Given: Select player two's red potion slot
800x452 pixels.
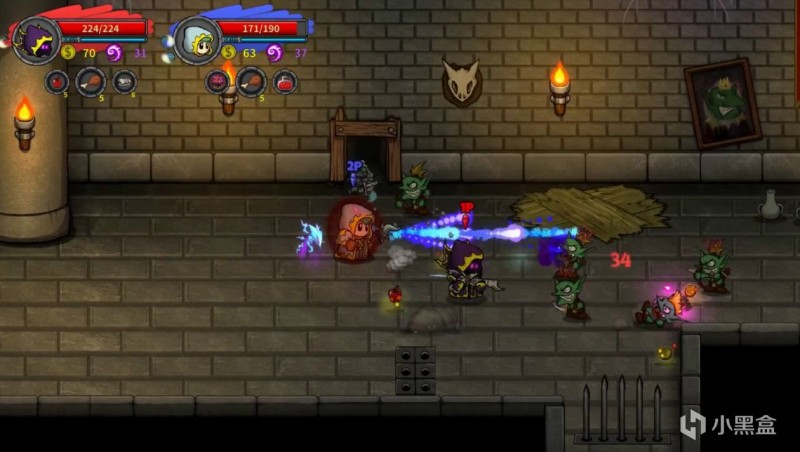Looking at the screenshot, I should (285, 82).
